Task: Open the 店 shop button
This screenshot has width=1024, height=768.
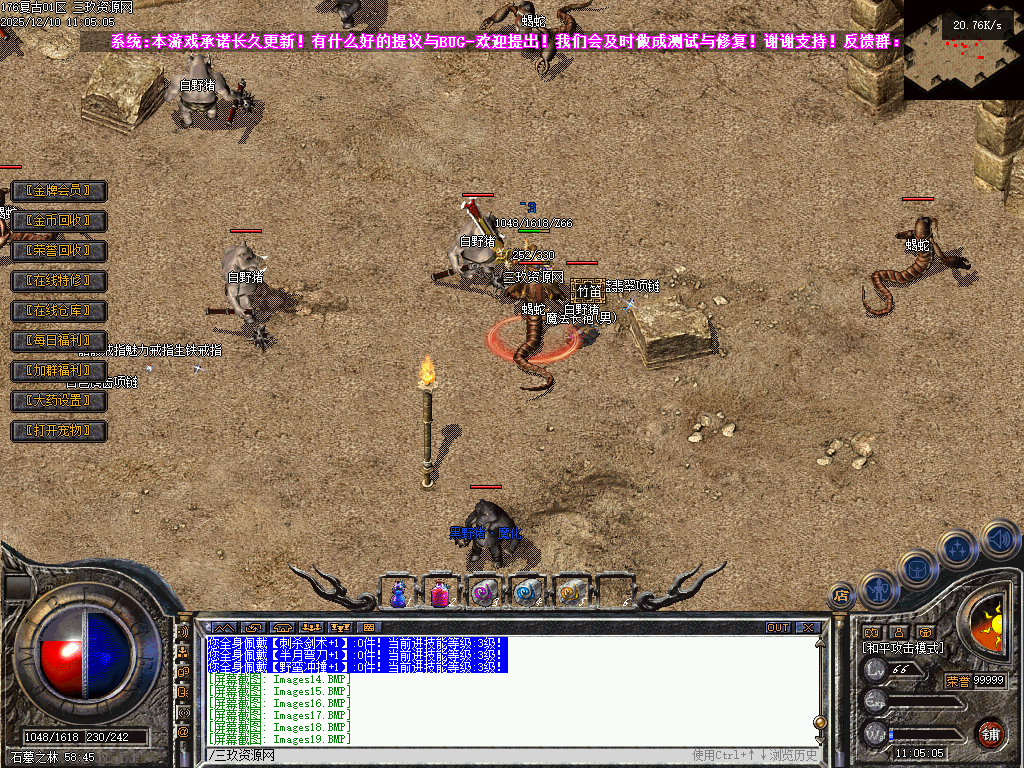Action: (x=841, y=596)
